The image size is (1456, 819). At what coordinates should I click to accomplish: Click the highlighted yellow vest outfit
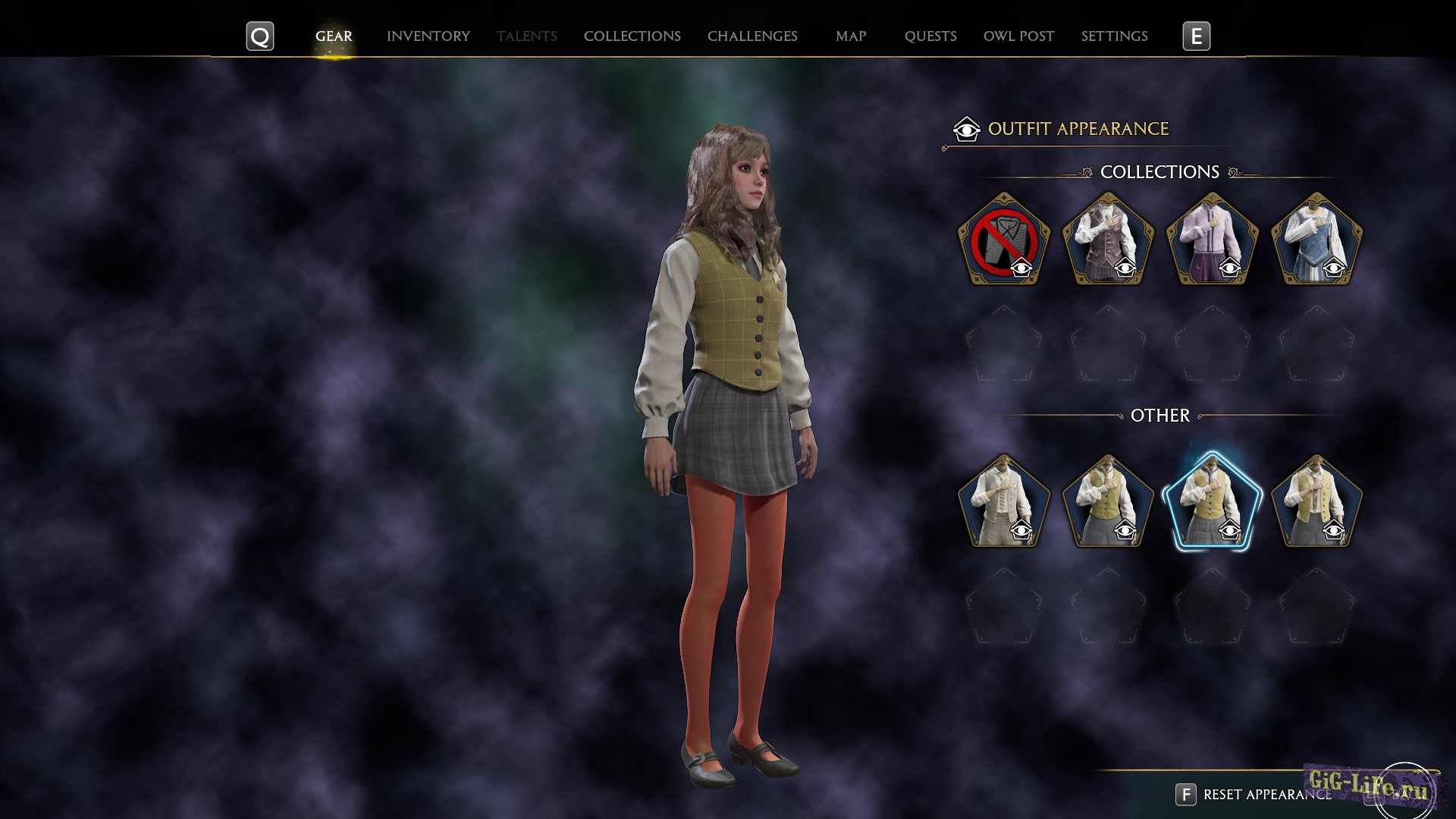pyautogui.click(x=1212, y=501)
